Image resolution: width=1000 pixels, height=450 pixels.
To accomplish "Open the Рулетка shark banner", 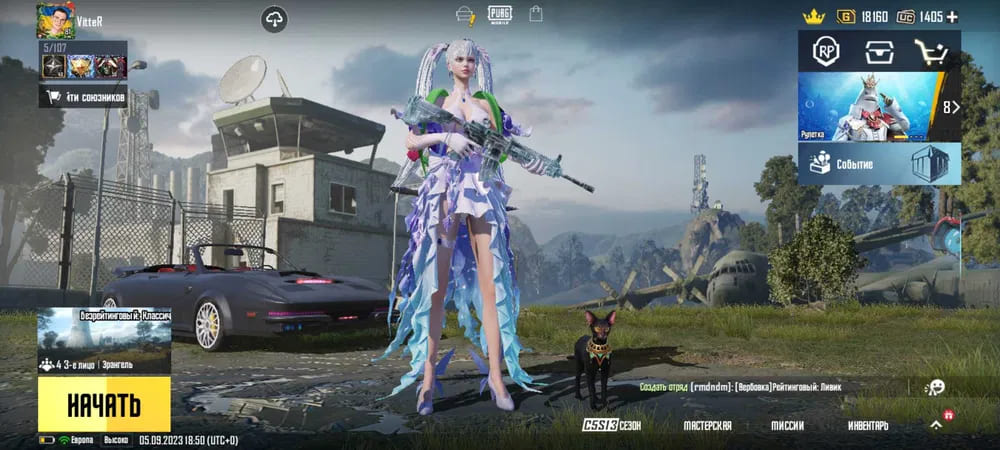I will 867,106.
